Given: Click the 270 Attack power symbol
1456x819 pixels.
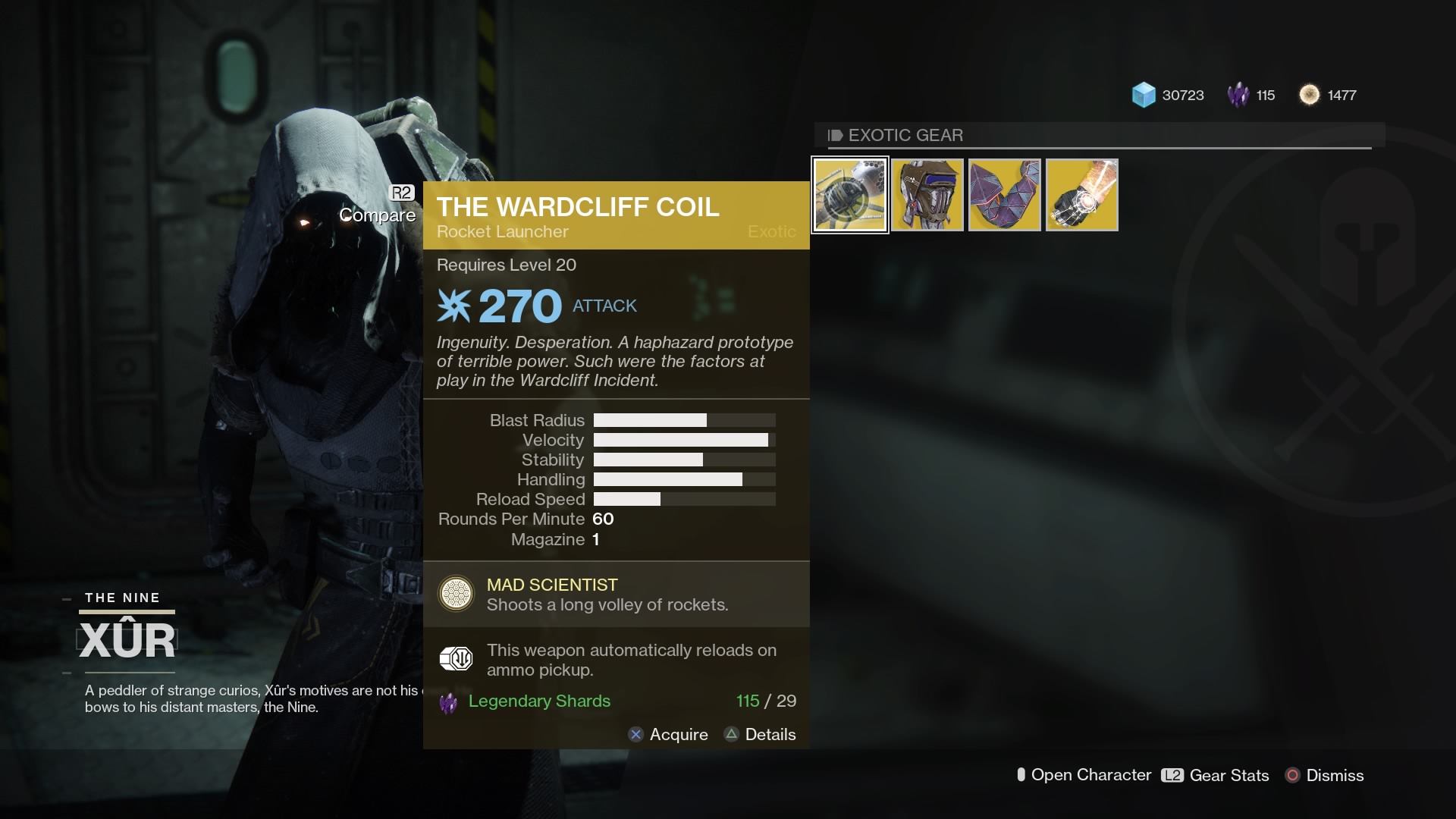Looking at the screenshot, I should coord(455,305).
